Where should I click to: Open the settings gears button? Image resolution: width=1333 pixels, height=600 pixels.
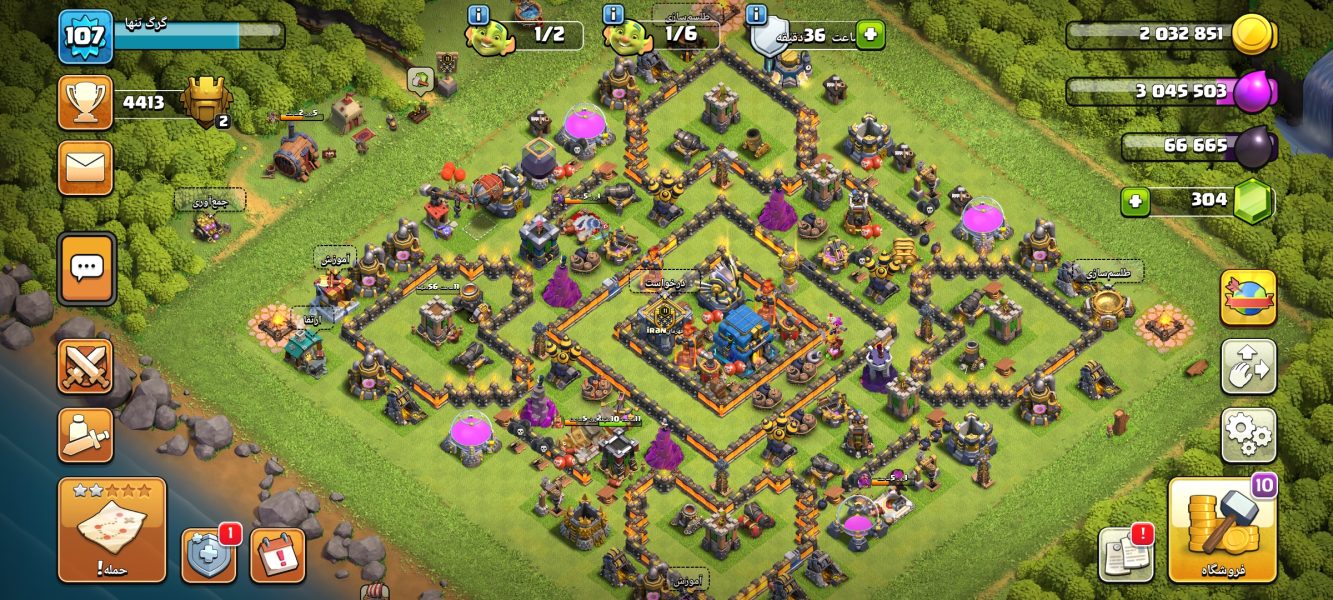pos(1248,435)
